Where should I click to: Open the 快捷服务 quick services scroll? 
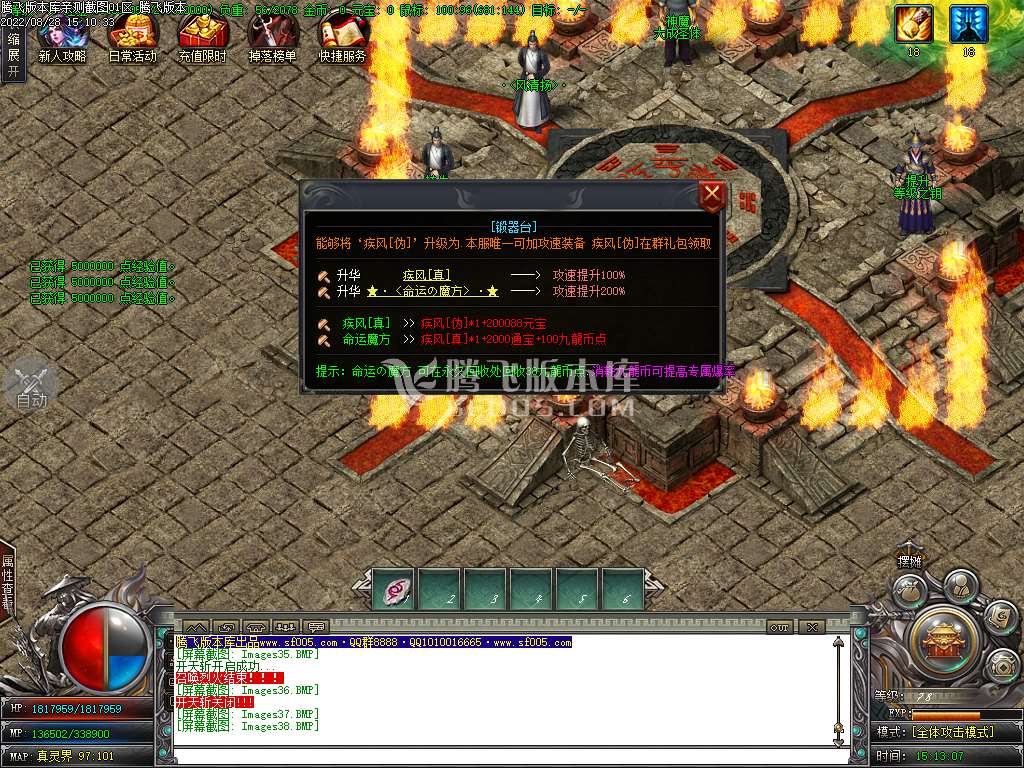(x=342, y=38)
